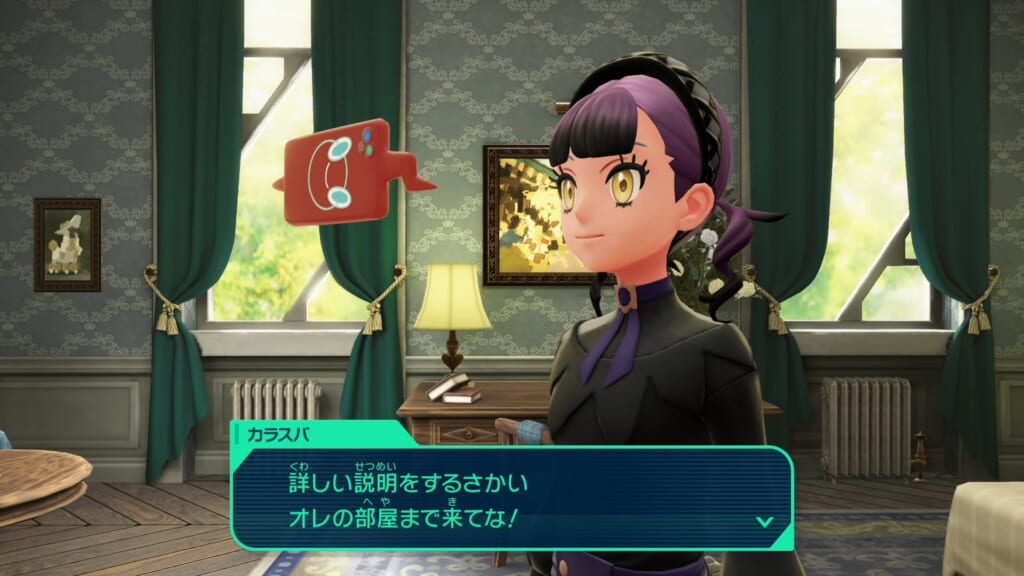Advance dialogue with the down arrow indicator
Image resolution: width=1024 pixels, height=576 pixels.
pyautogui.click(x=764, y=521)
